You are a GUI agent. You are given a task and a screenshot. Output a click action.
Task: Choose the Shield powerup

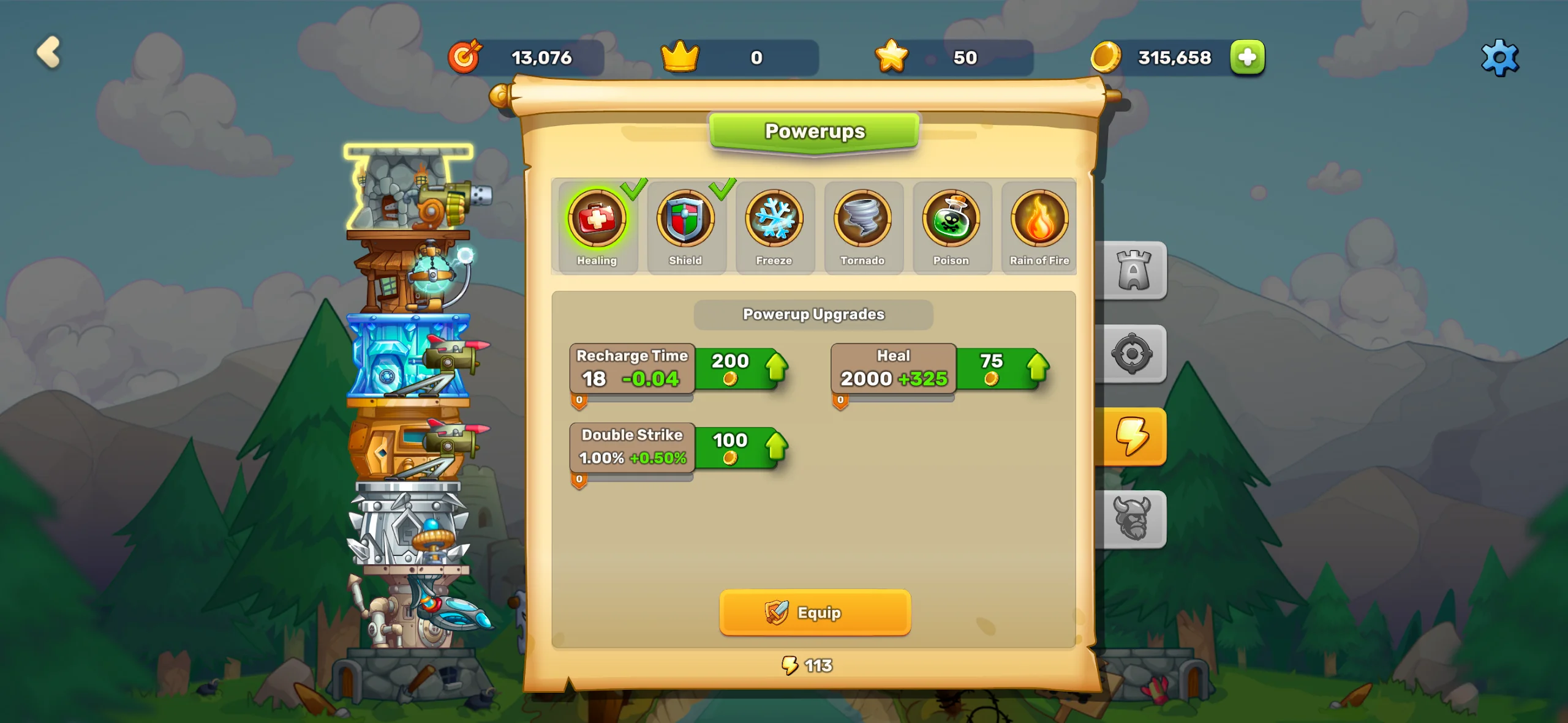click(685, 225)
